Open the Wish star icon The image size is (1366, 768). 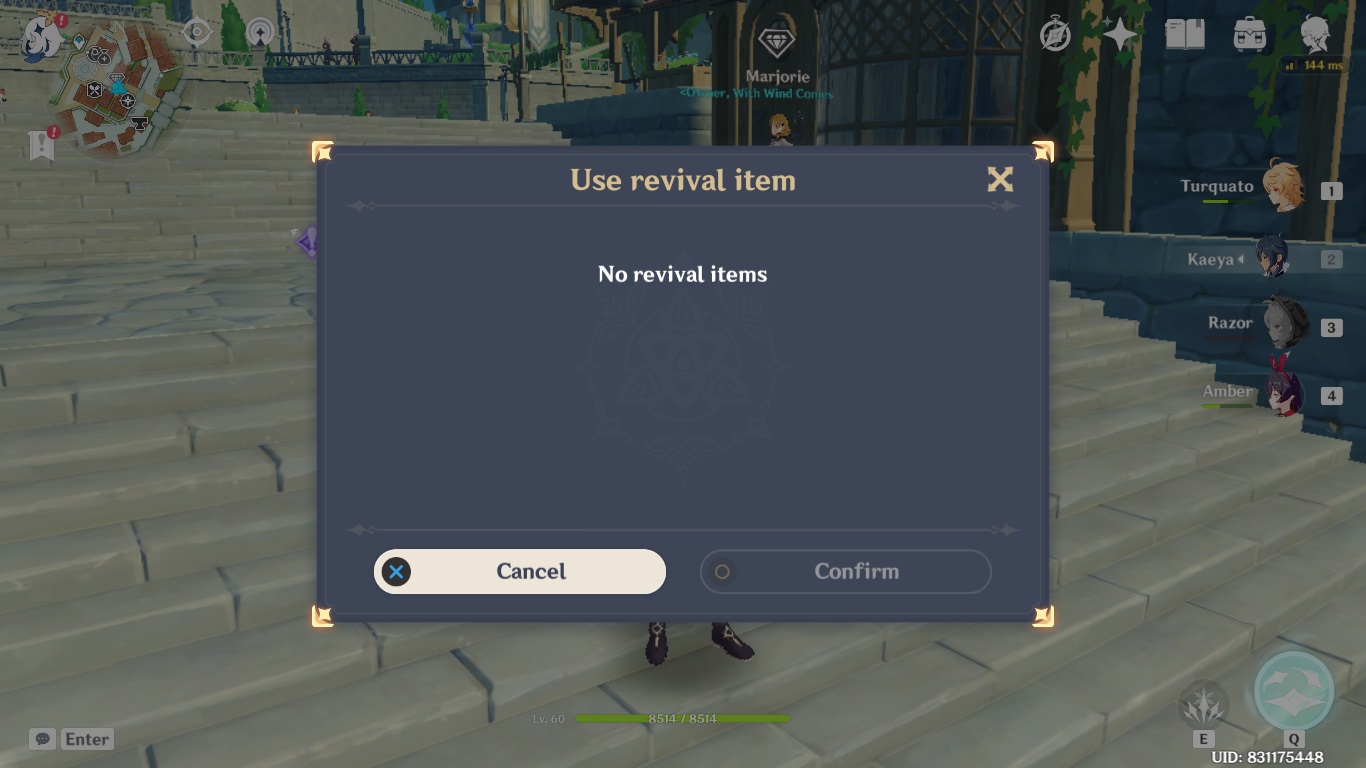1120,36
